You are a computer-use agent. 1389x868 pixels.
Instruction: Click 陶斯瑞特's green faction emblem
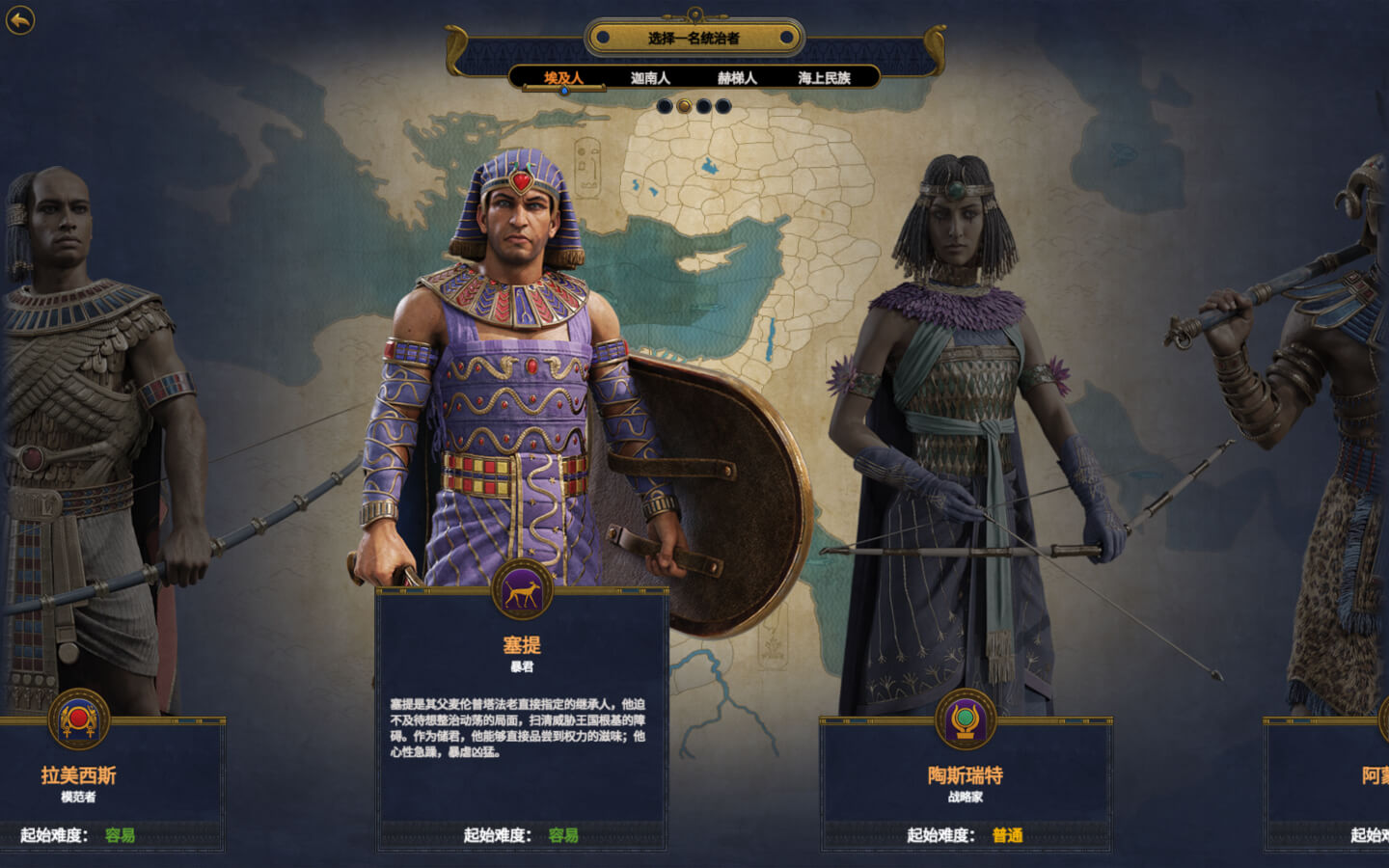(x=966, y=719)
